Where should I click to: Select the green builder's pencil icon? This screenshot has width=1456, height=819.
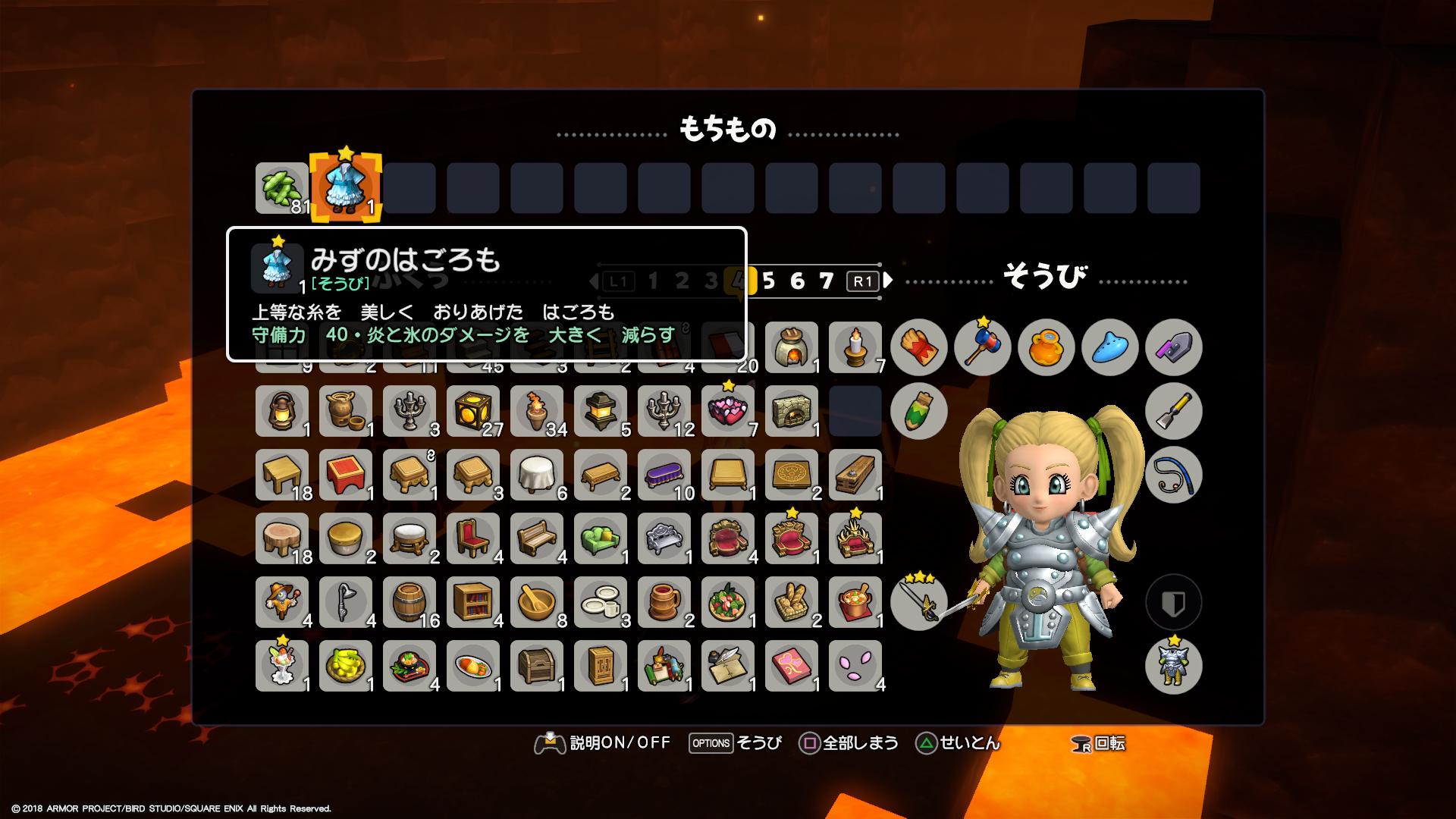(x=918, y=411)
